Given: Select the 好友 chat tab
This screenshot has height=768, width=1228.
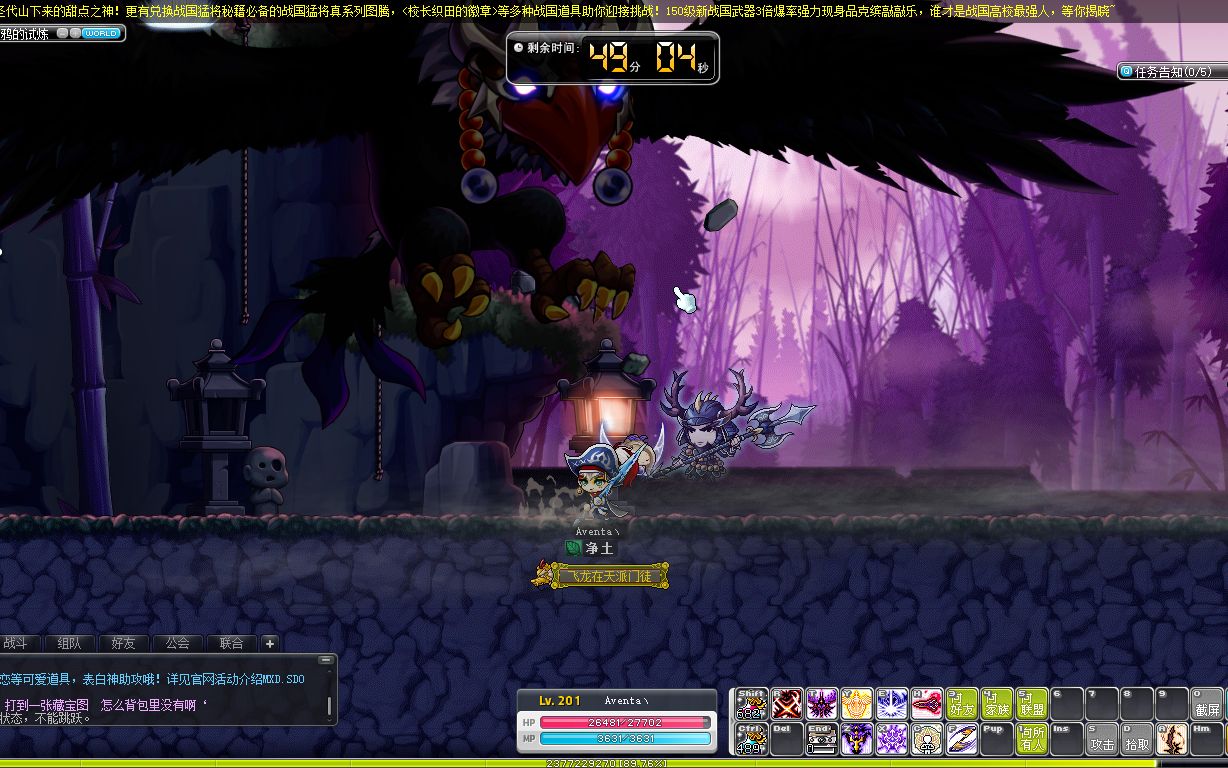Looking at the screenshot, I should point(124,643).
